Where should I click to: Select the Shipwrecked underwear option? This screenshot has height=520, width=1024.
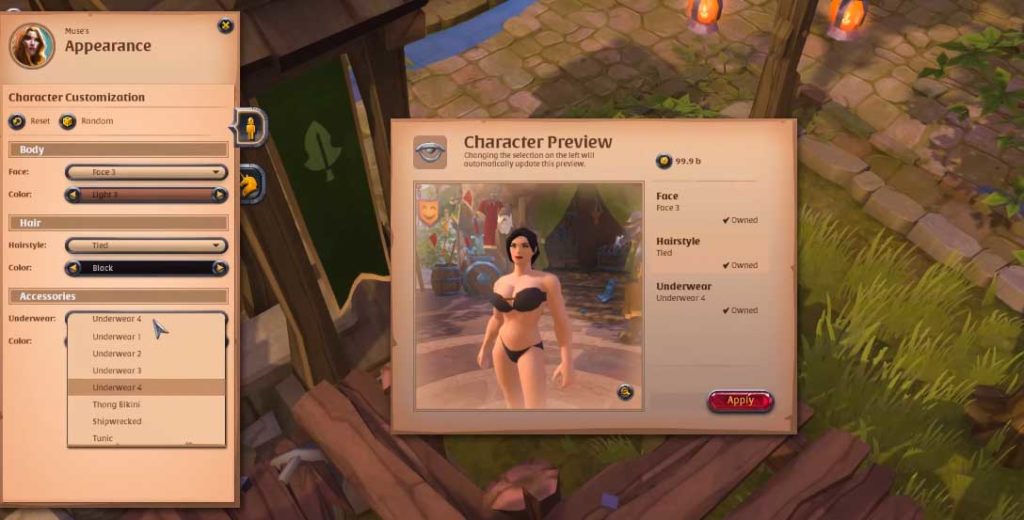tap(117, 422)
